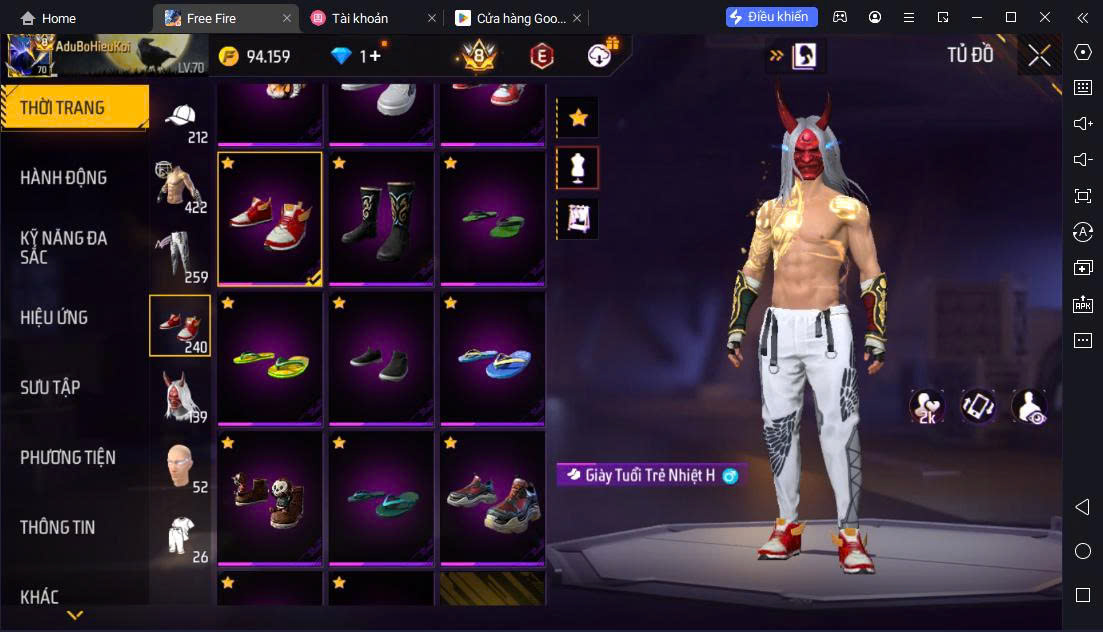1103x632 pixels.
Task: Click the Điều khiển emulator button
Action: point(772,17)
